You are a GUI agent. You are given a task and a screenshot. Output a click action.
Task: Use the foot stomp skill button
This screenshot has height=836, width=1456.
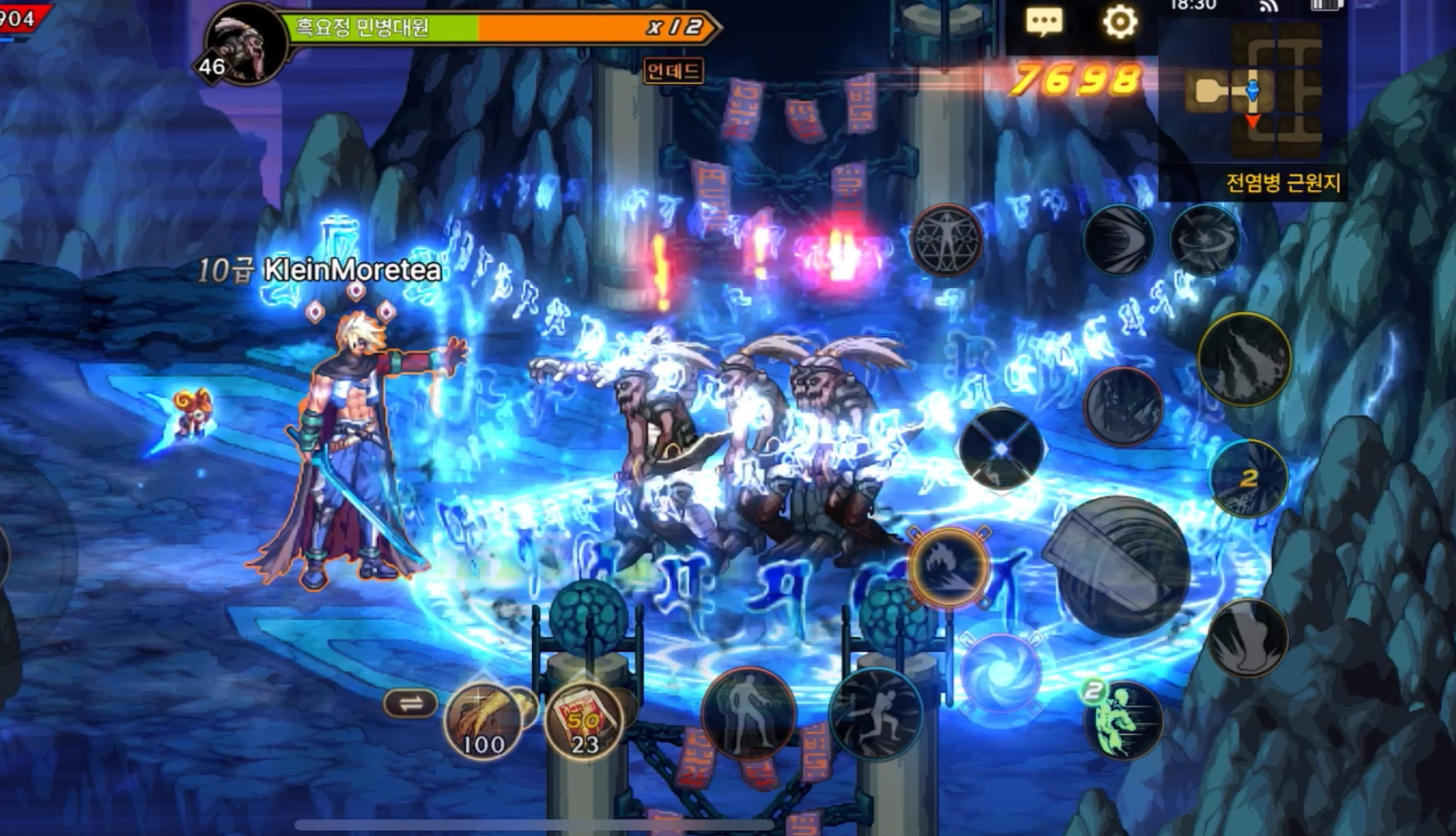[1248, 638]
